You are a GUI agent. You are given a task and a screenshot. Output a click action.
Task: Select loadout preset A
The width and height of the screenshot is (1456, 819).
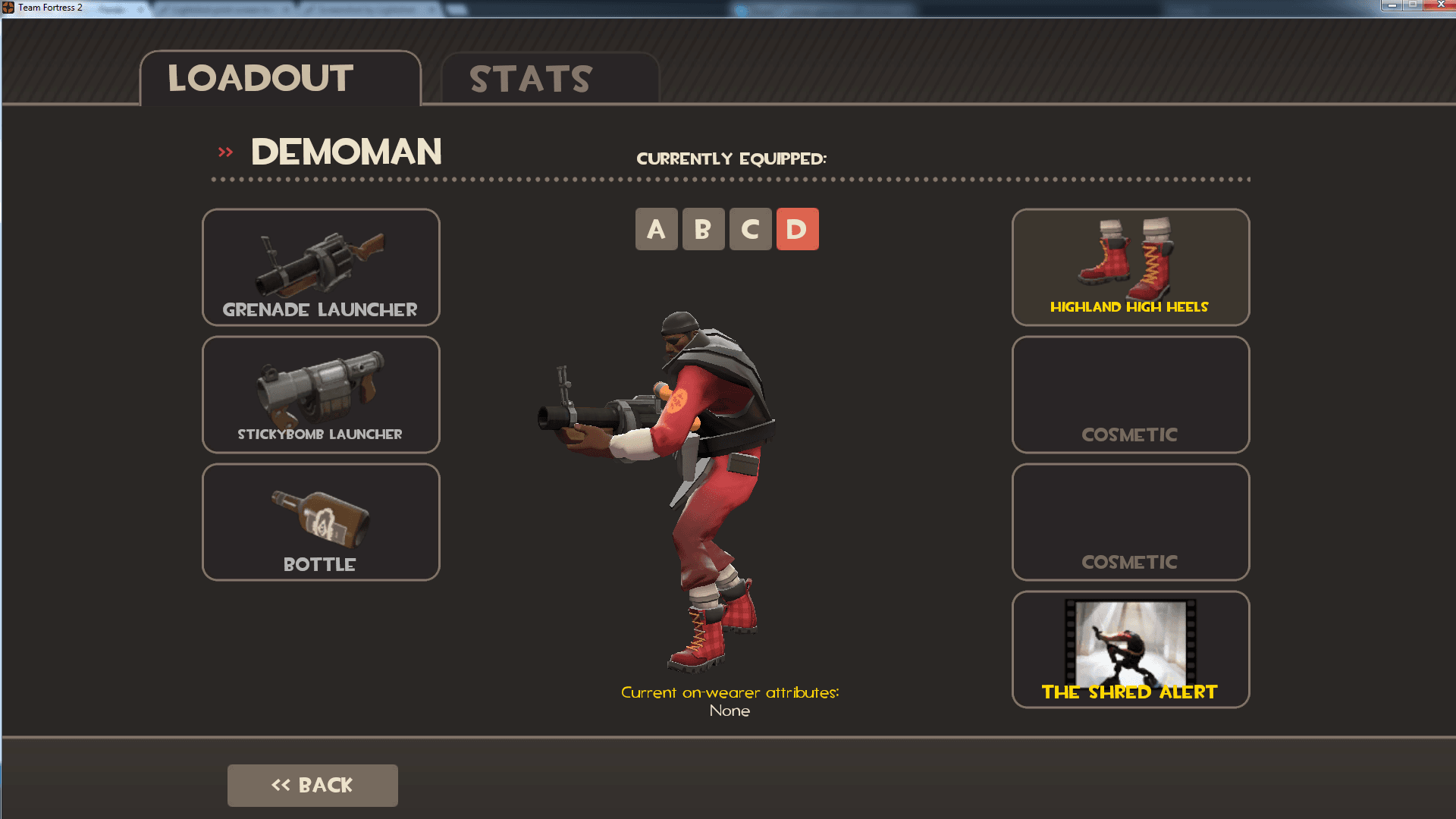(x=656, y=228)
